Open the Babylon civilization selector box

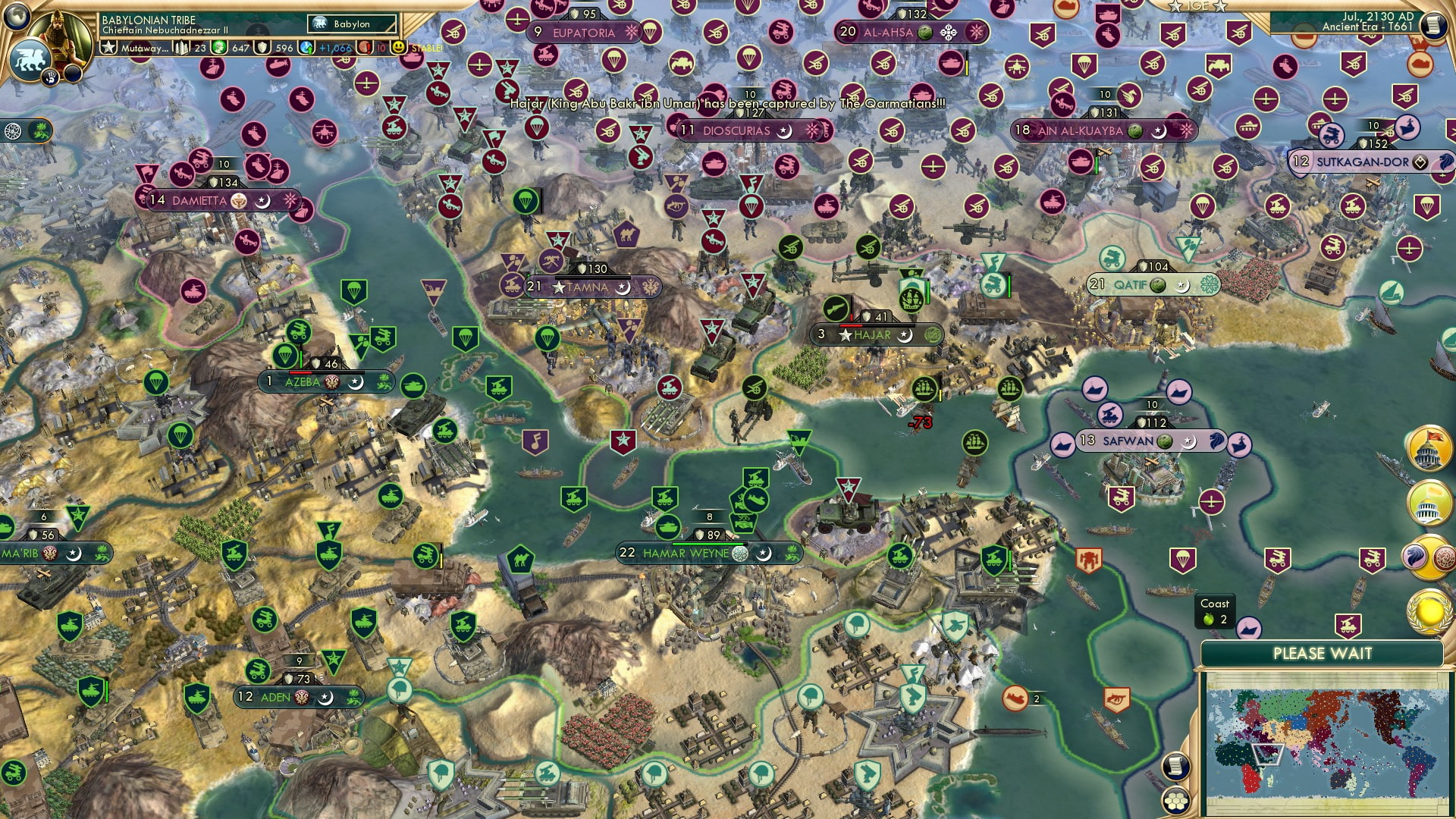350,24
